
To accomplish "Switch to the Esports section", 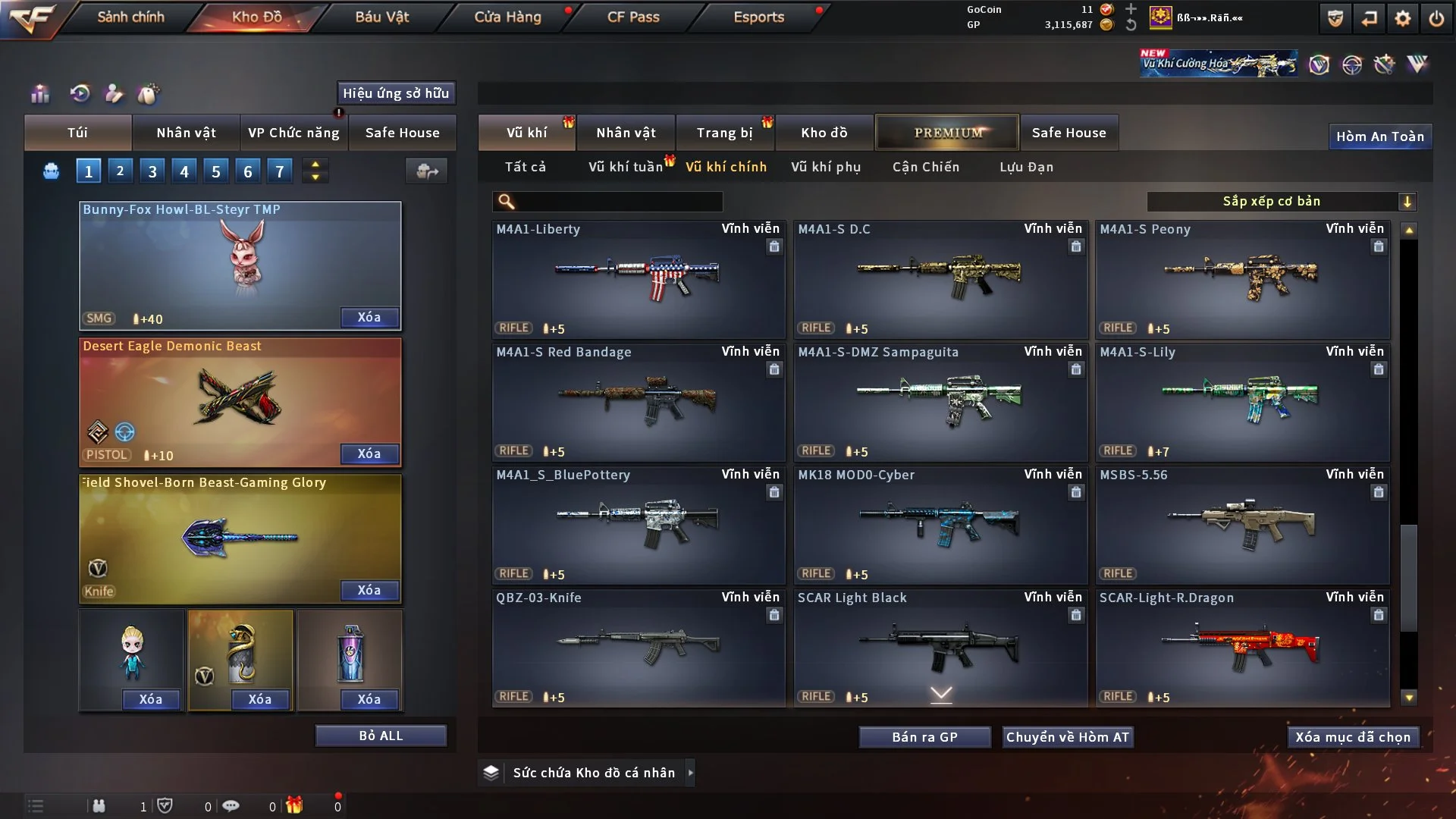I will pyautogui.click(x=758, y=17).
